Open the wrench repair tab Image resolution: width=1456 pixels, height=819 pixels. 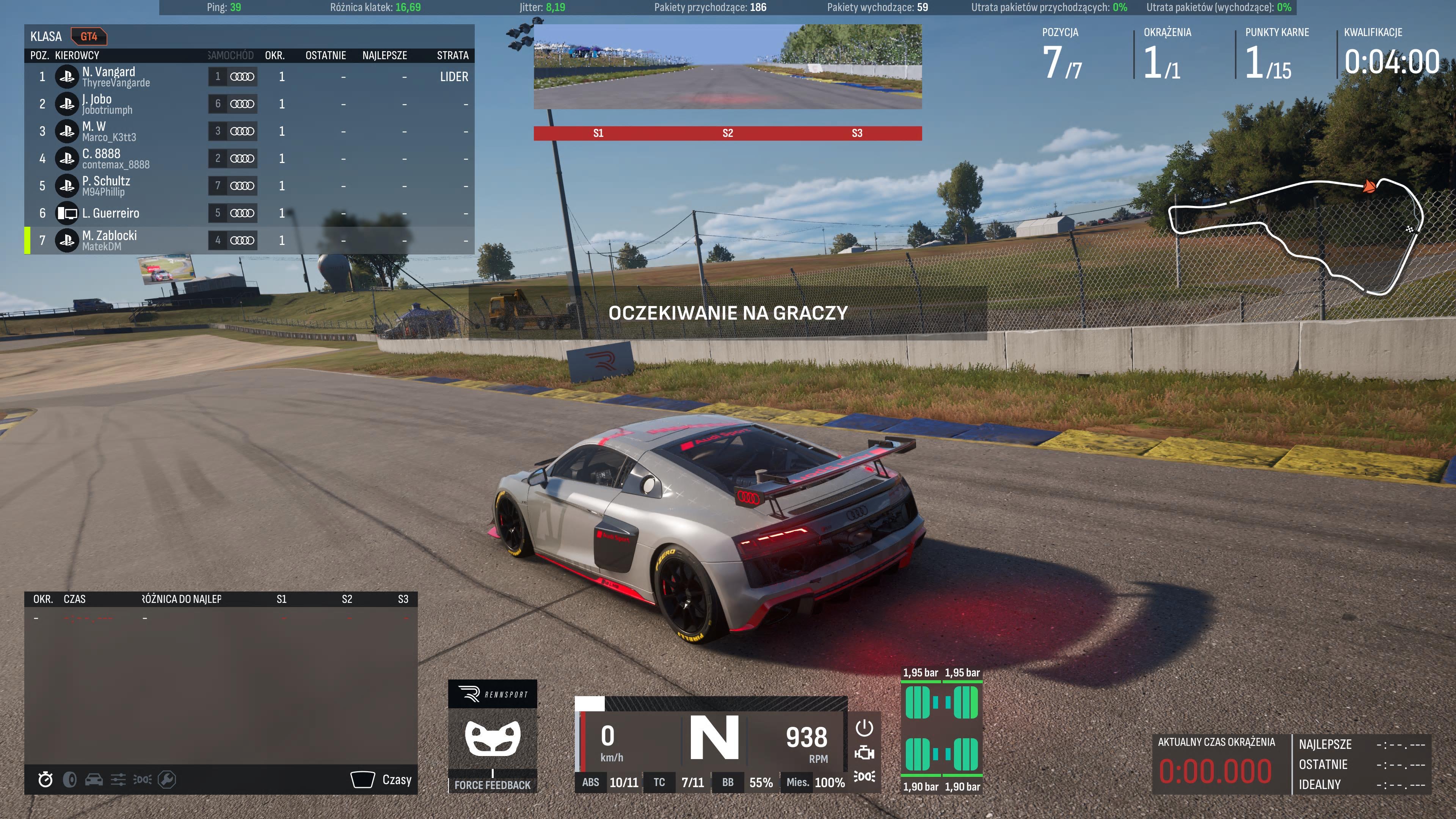pos(167,780)
